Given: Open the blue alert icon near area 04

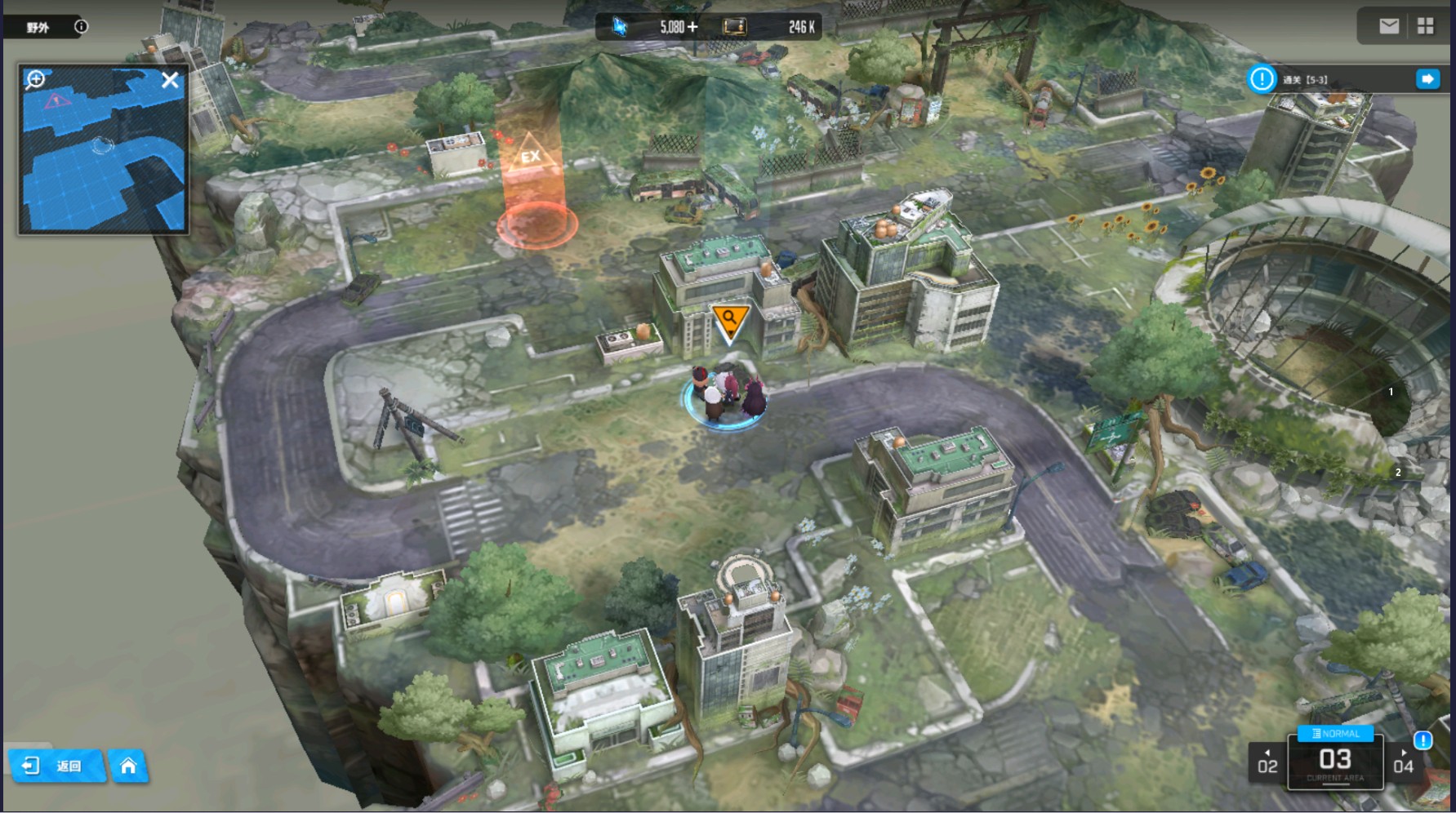Looking at the screenshot, I should point(1423,740).
